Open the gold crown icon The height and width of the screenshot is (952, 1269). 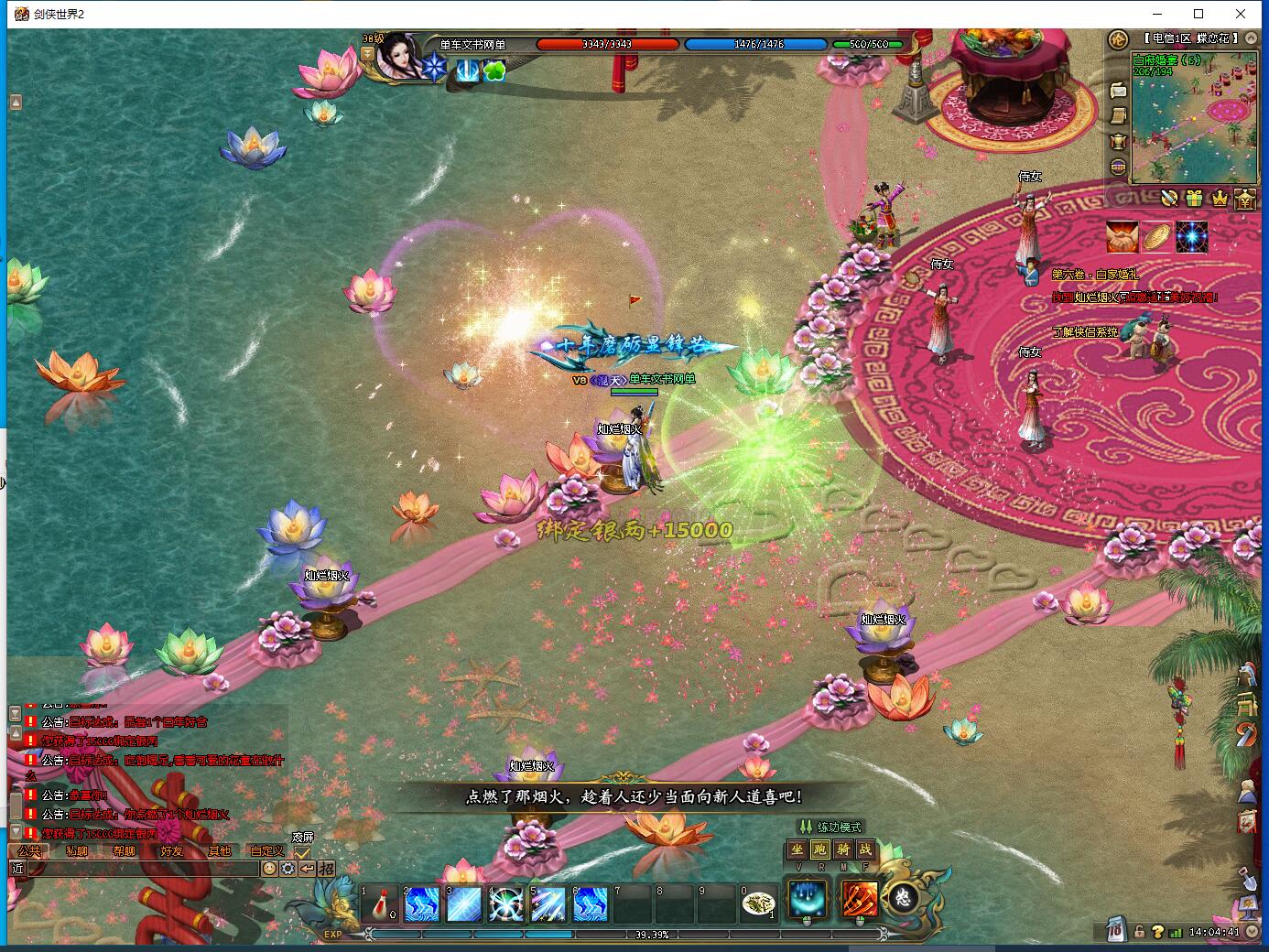[1220, 198]
